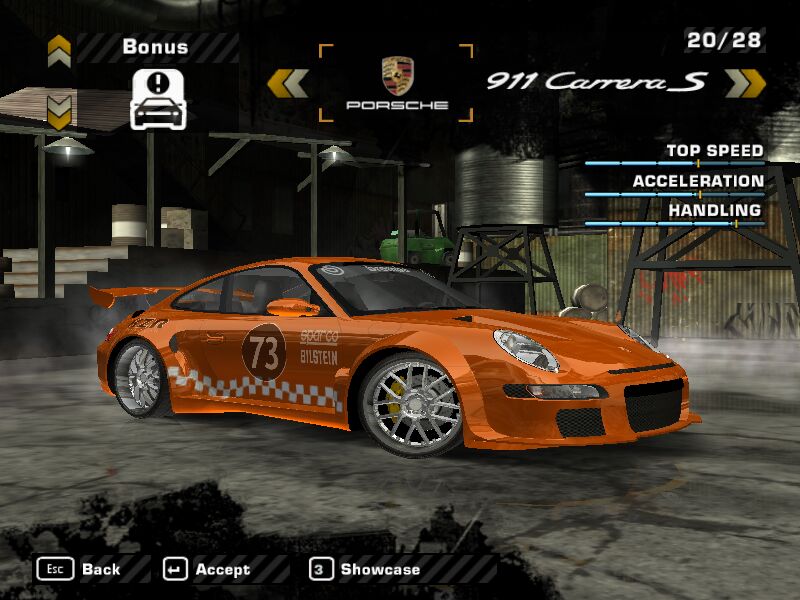Open Showcase view of the car

click(x=366, y=569)
